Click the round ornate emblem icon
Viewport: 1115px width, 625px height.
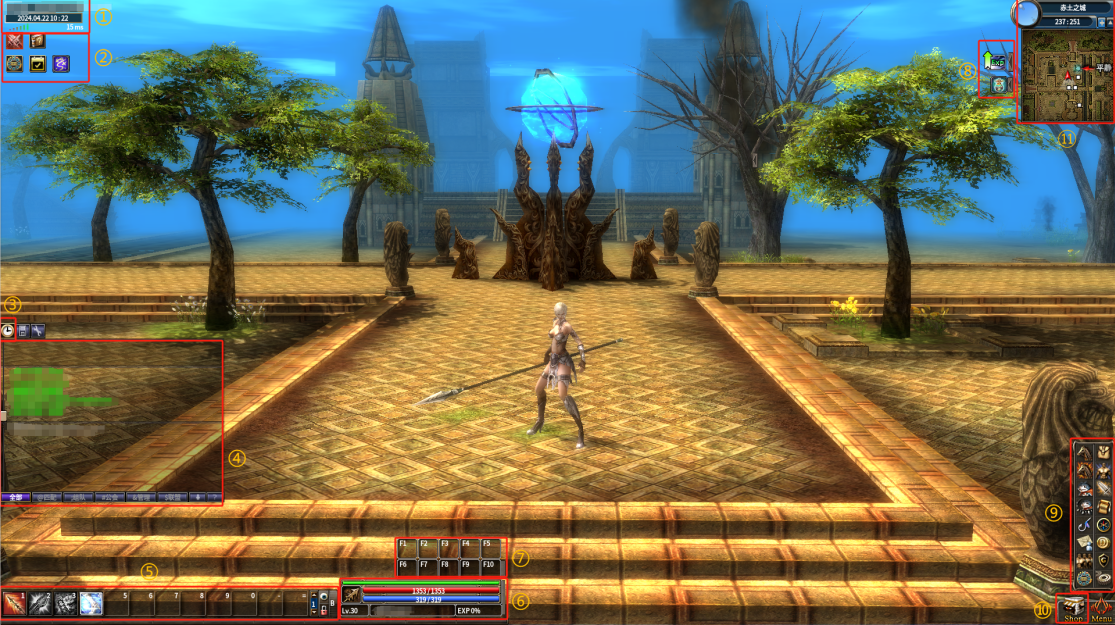tap(15, 64)
